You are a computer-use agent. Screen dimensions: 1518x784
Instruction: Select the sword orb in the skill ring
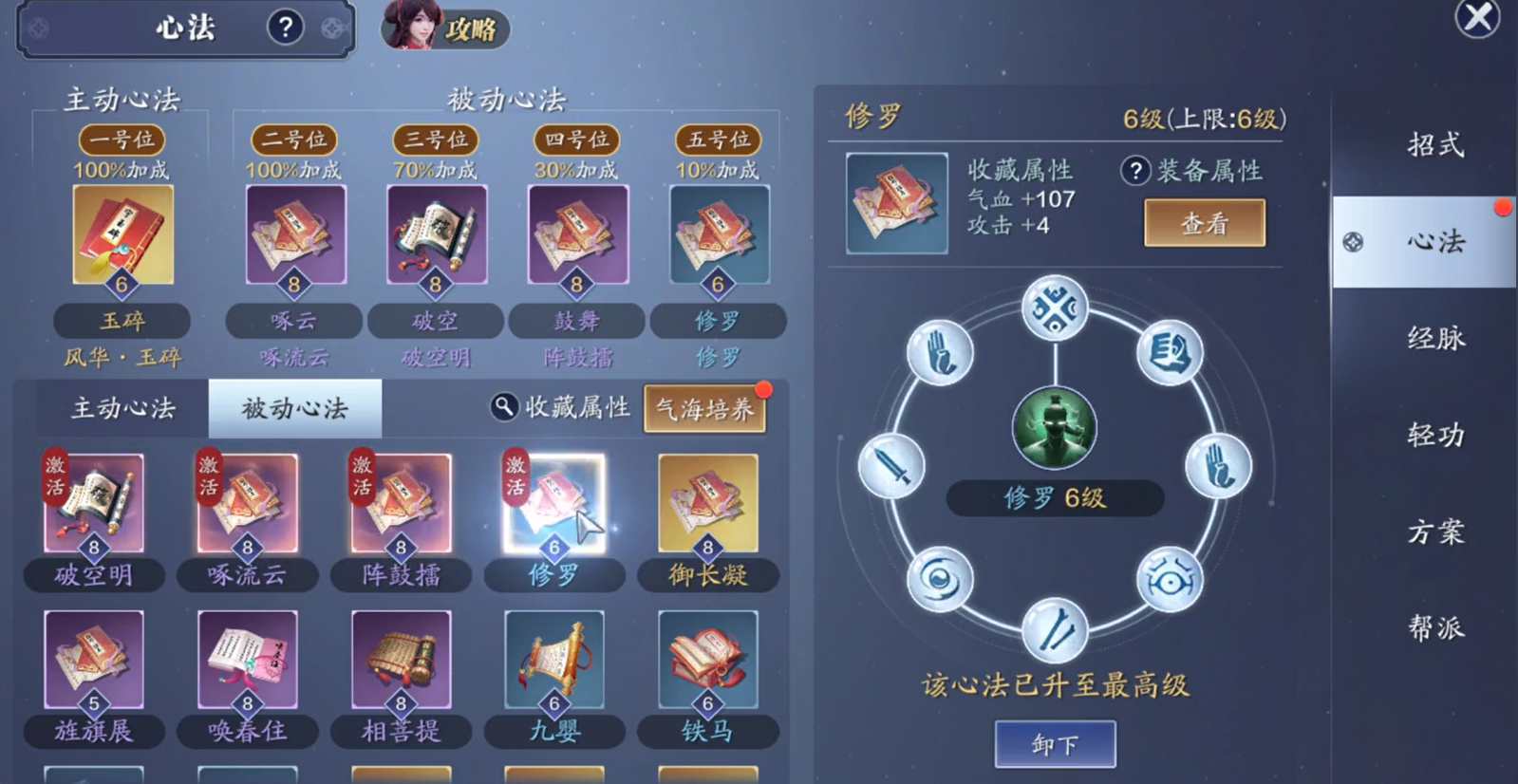point(893,467)
